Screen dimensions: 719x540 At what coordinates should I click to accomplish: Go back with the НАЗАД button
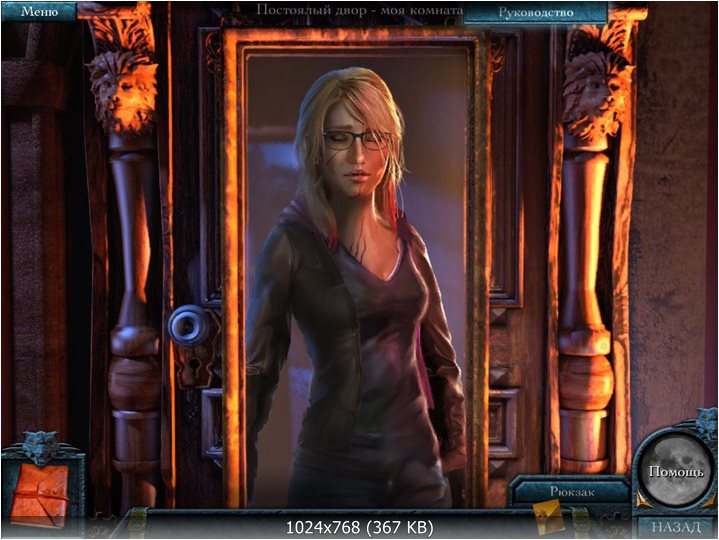tap(676, 526)
